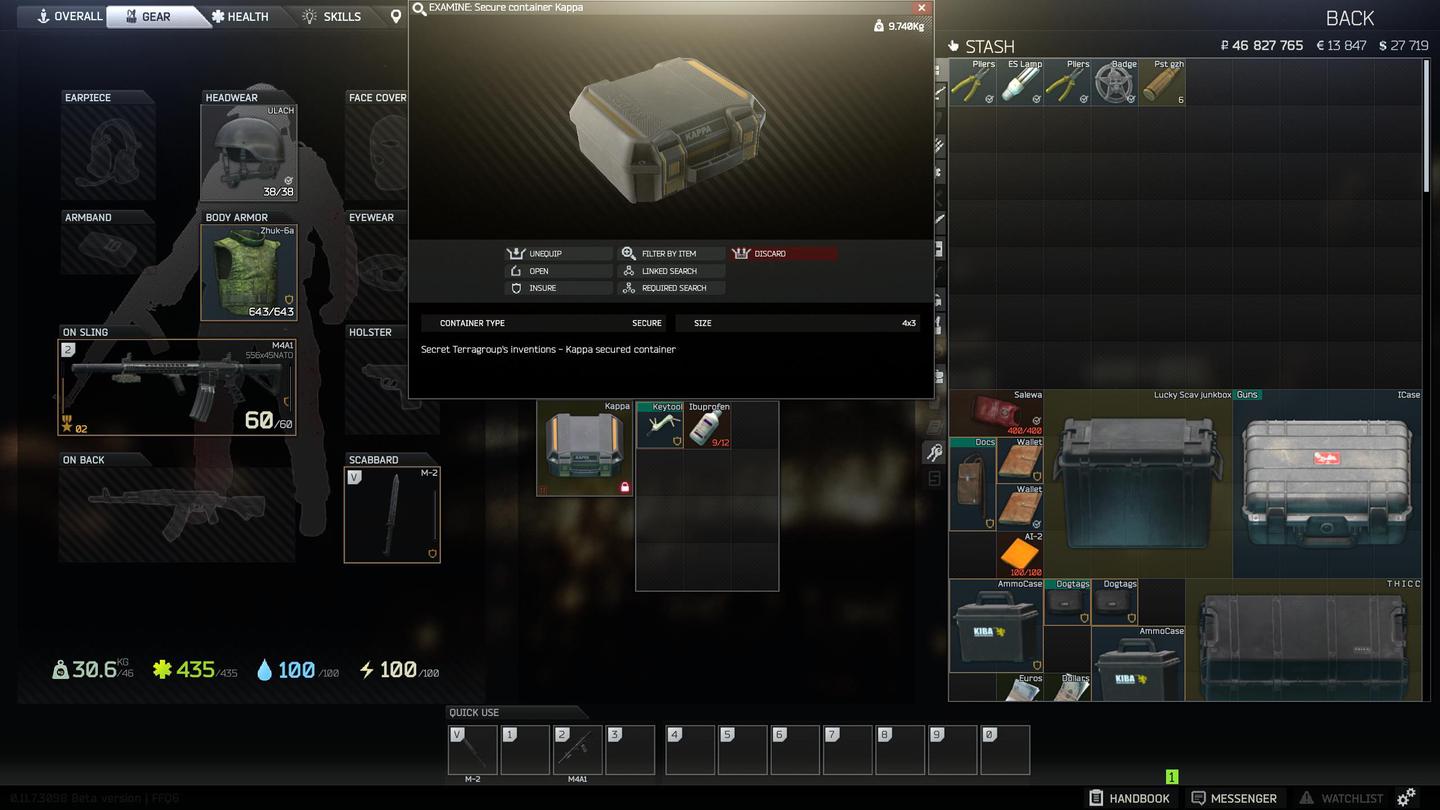The image size is (1440, 810).
Task: Close the Kappa examine window
Action: click(922, 7)
